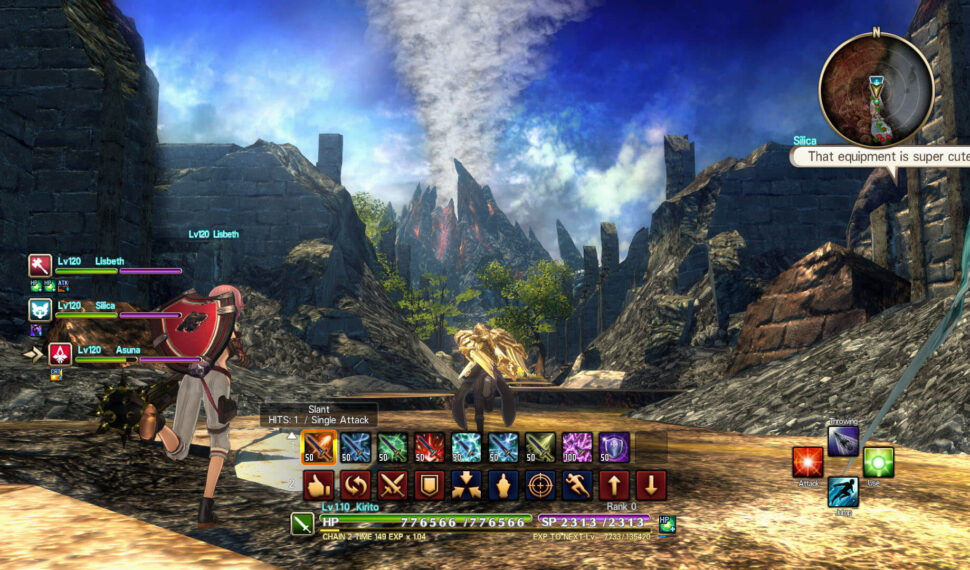970x570 pixels.
Task: Pick the three converging arrows command
Action: point(466,485)
